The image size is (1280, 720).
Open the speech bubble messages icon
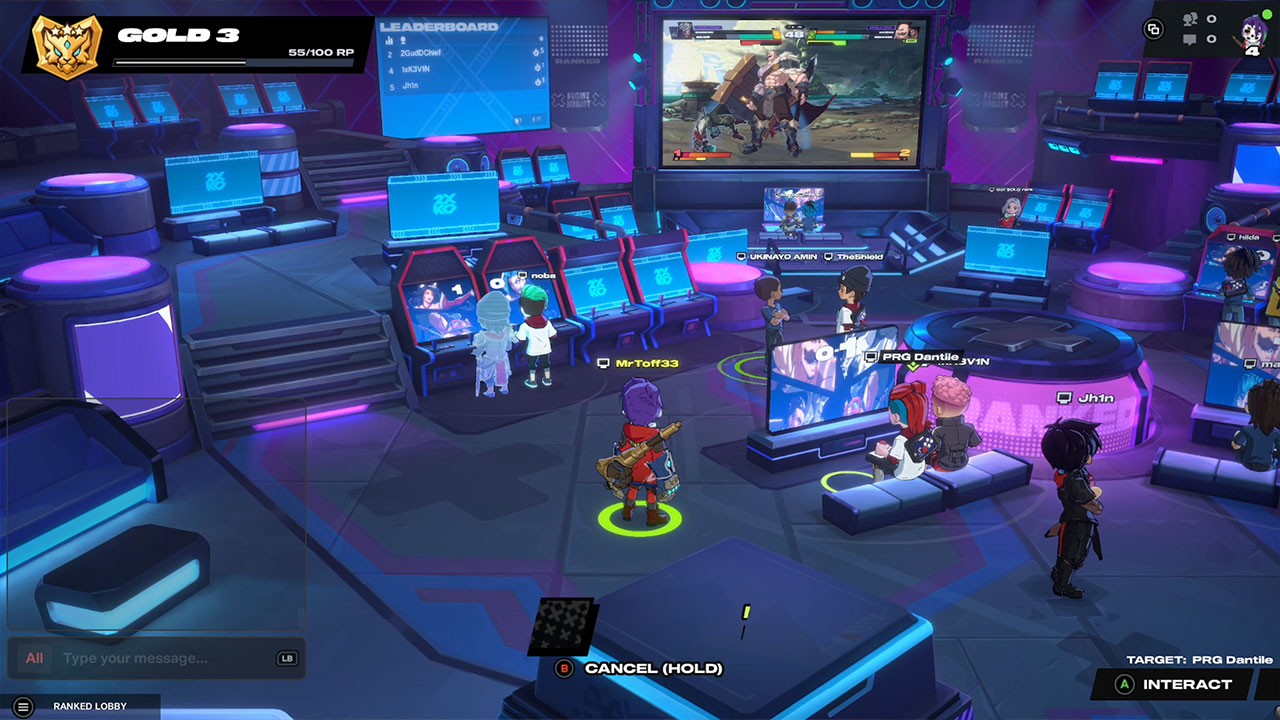tap(1190, 40)
